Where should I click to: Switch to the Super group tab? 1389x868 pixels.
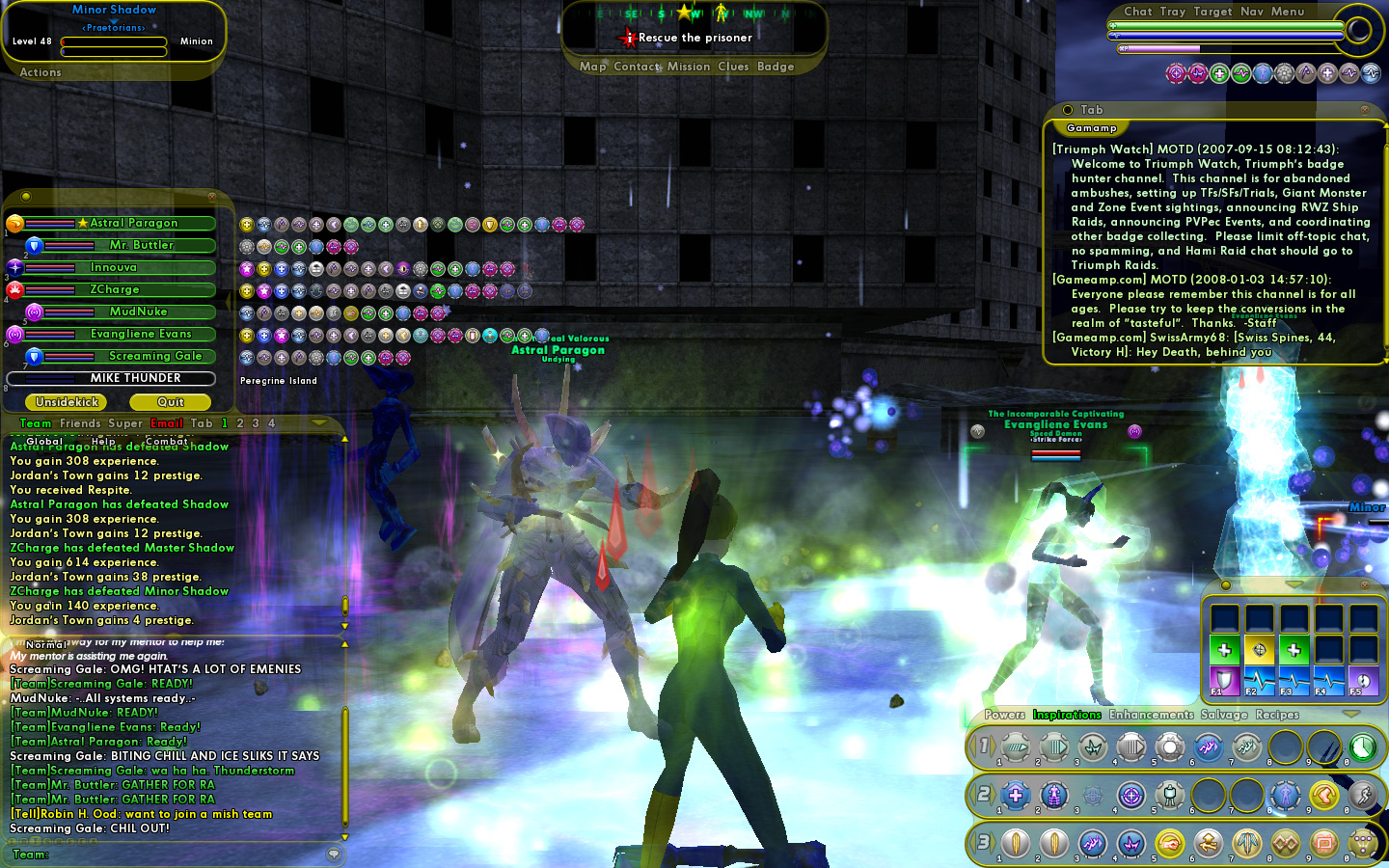tap(125, 423)
